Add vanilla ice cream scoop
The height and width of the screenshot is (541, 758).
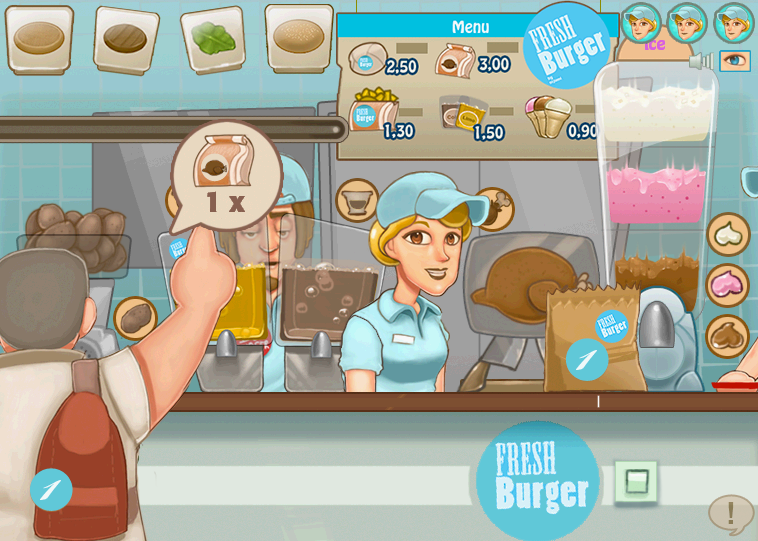coord(728,234)
